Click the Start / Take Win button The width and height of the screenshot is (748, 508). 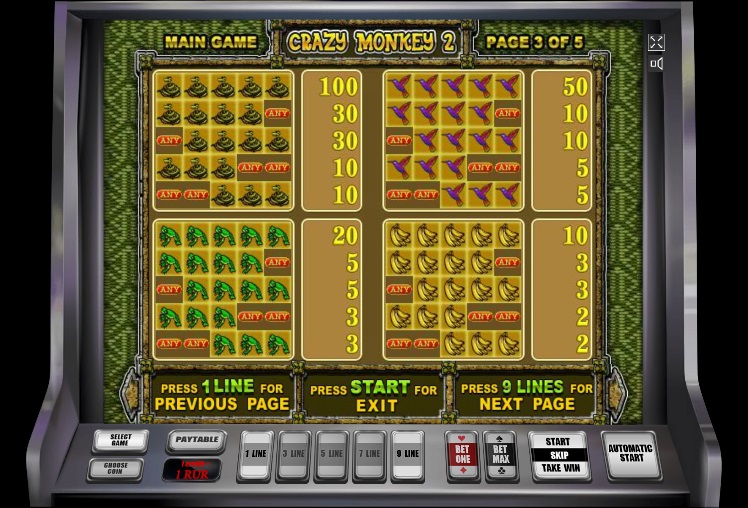[x=558, y=455]
